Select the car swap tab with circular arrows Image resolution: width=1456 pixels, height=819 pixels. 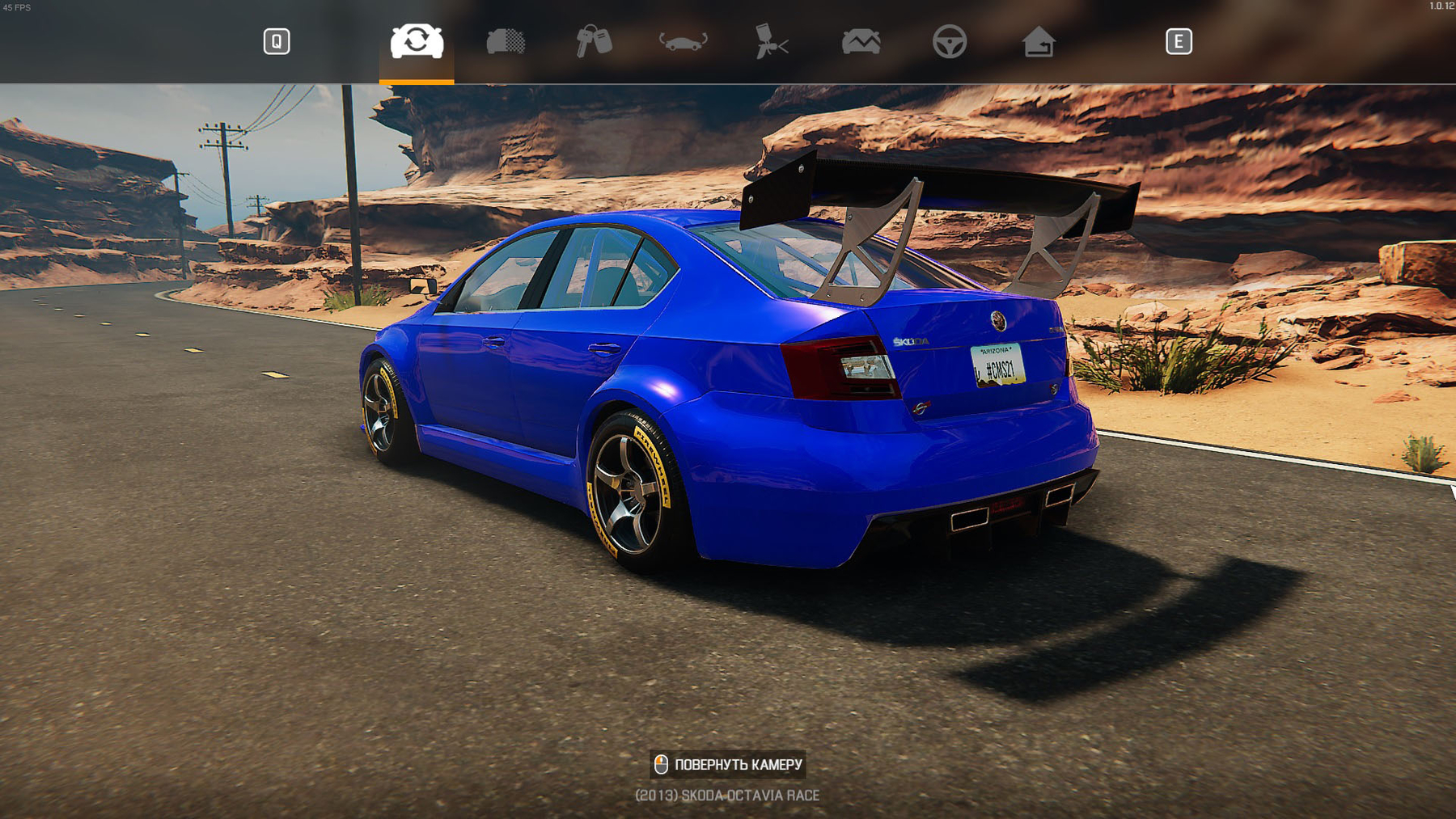417,41
